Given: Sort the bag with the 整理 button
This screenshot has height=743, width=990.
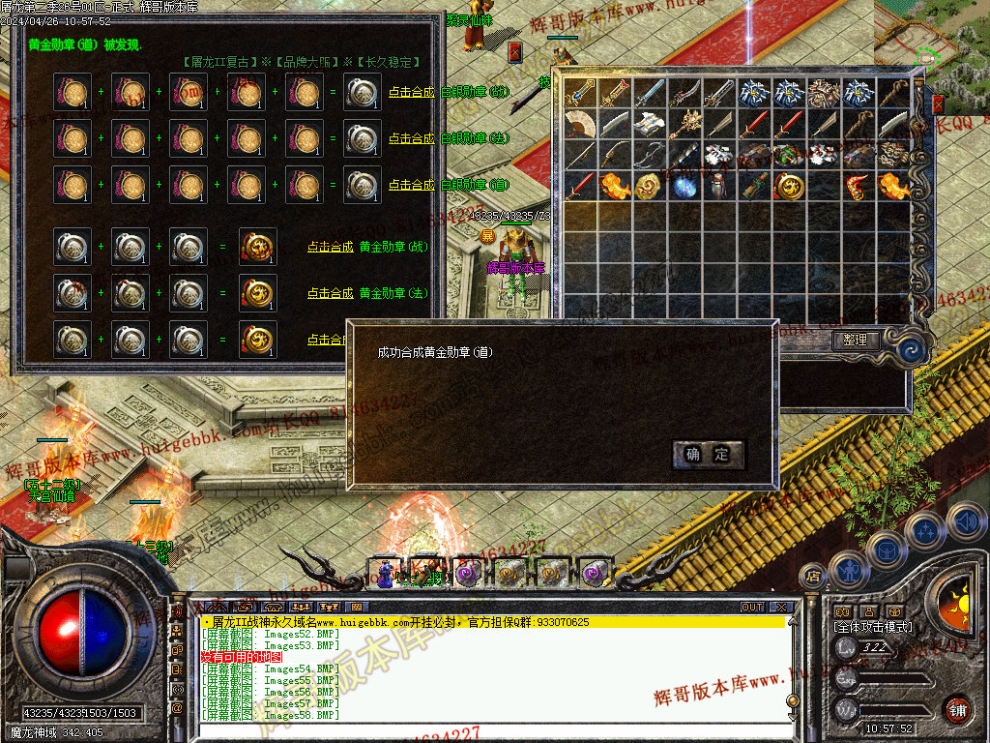Looking at the screenshot, I should (x=855, y=340).
